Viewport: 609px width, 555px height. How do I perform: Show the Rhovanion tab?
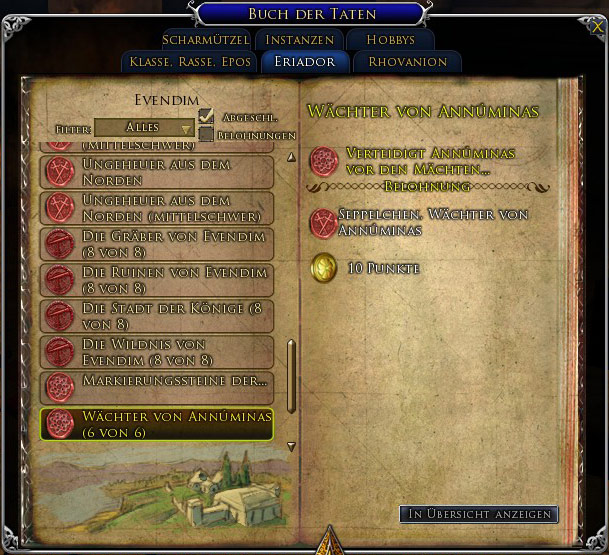click(x=408, y=62)
